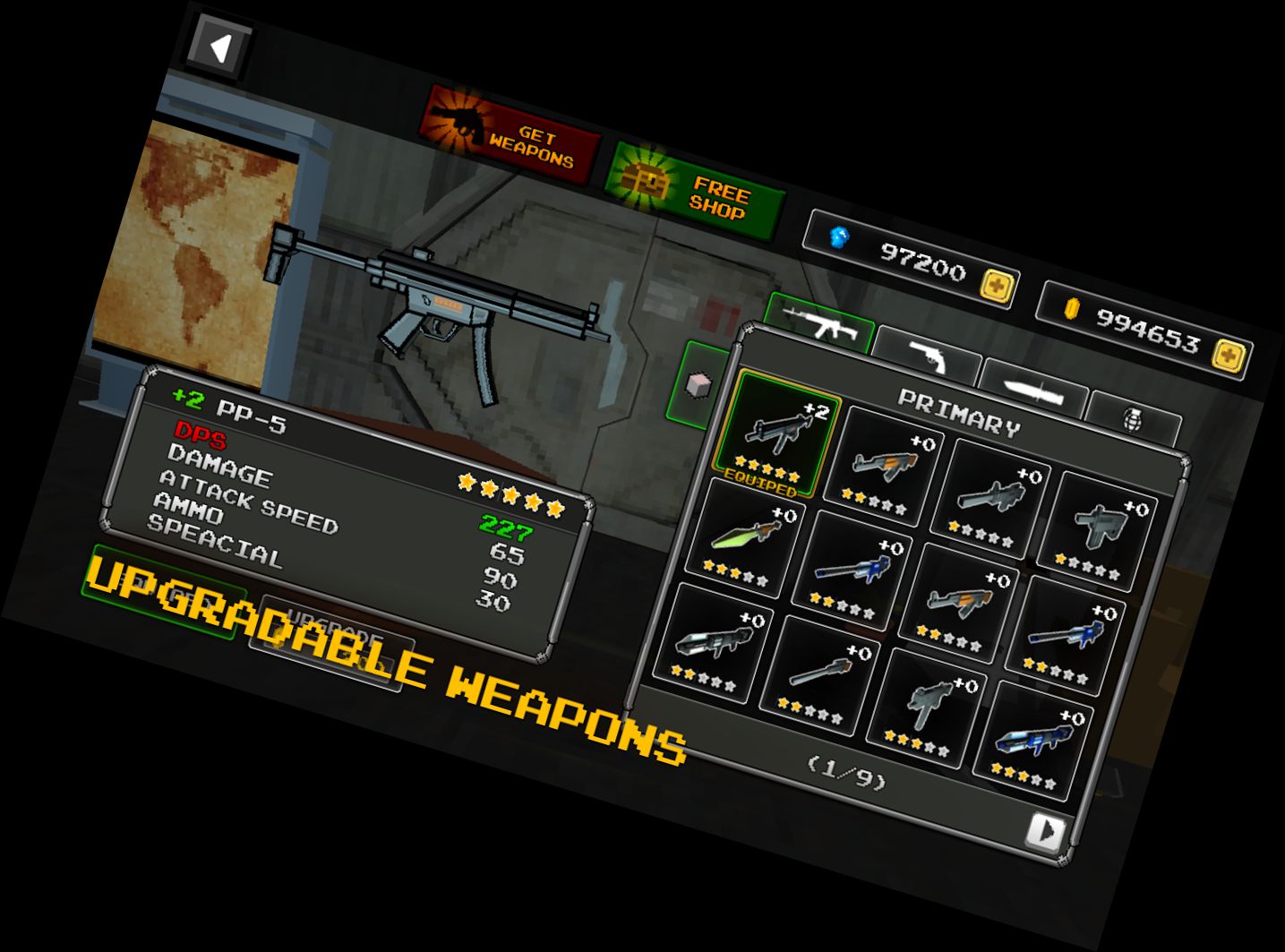Open the Get Weapons shop

coord(510,136)
